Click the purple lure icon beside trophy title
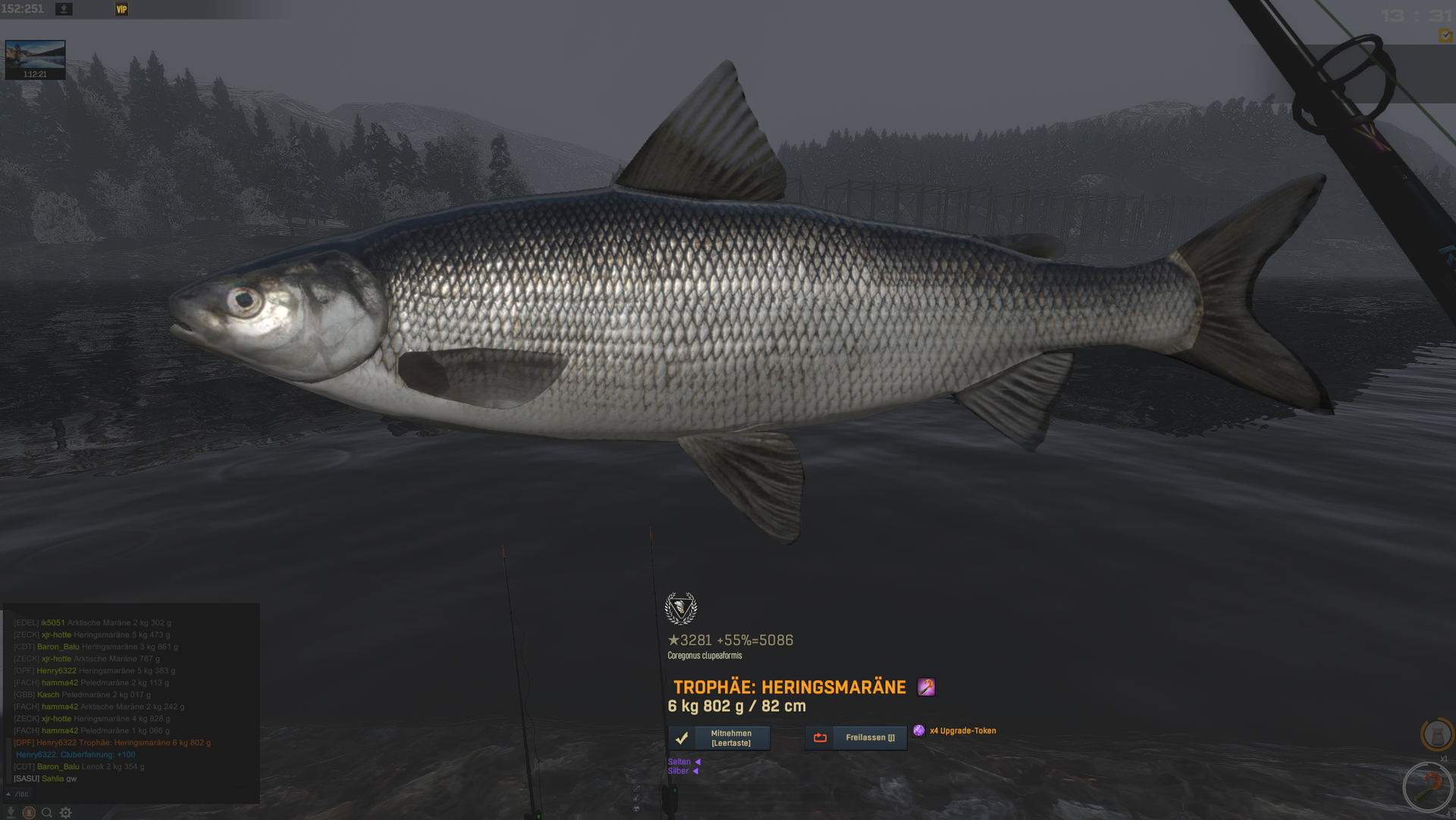Image resolution: width=1456 pixels, height=820 pixels. tap(926, 687)
